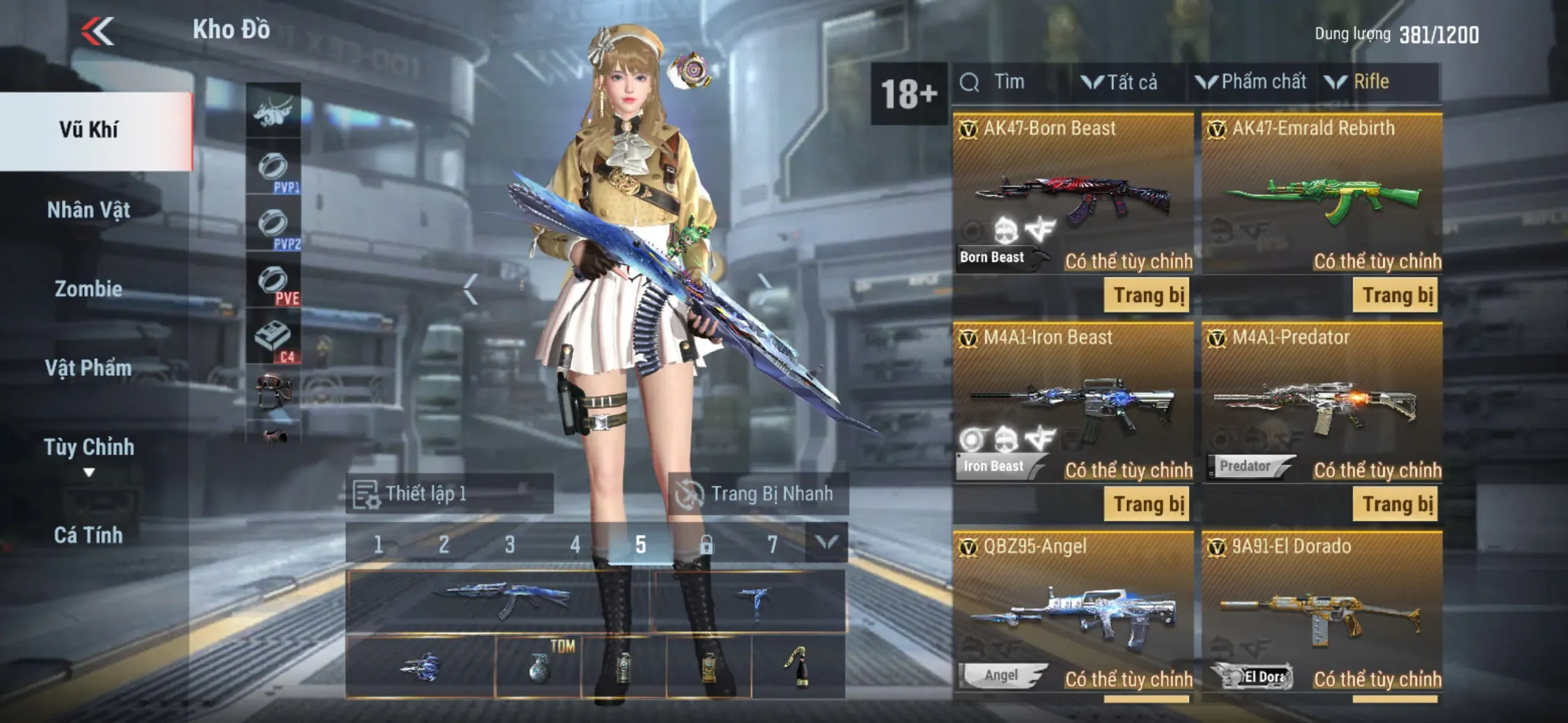
Task: Equip the M4A1-Iron Beast rifle
Action: 1147,504
